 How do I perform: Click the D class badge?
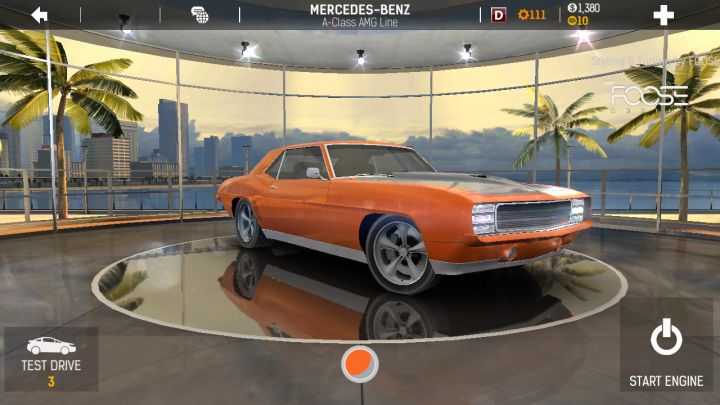499,15
